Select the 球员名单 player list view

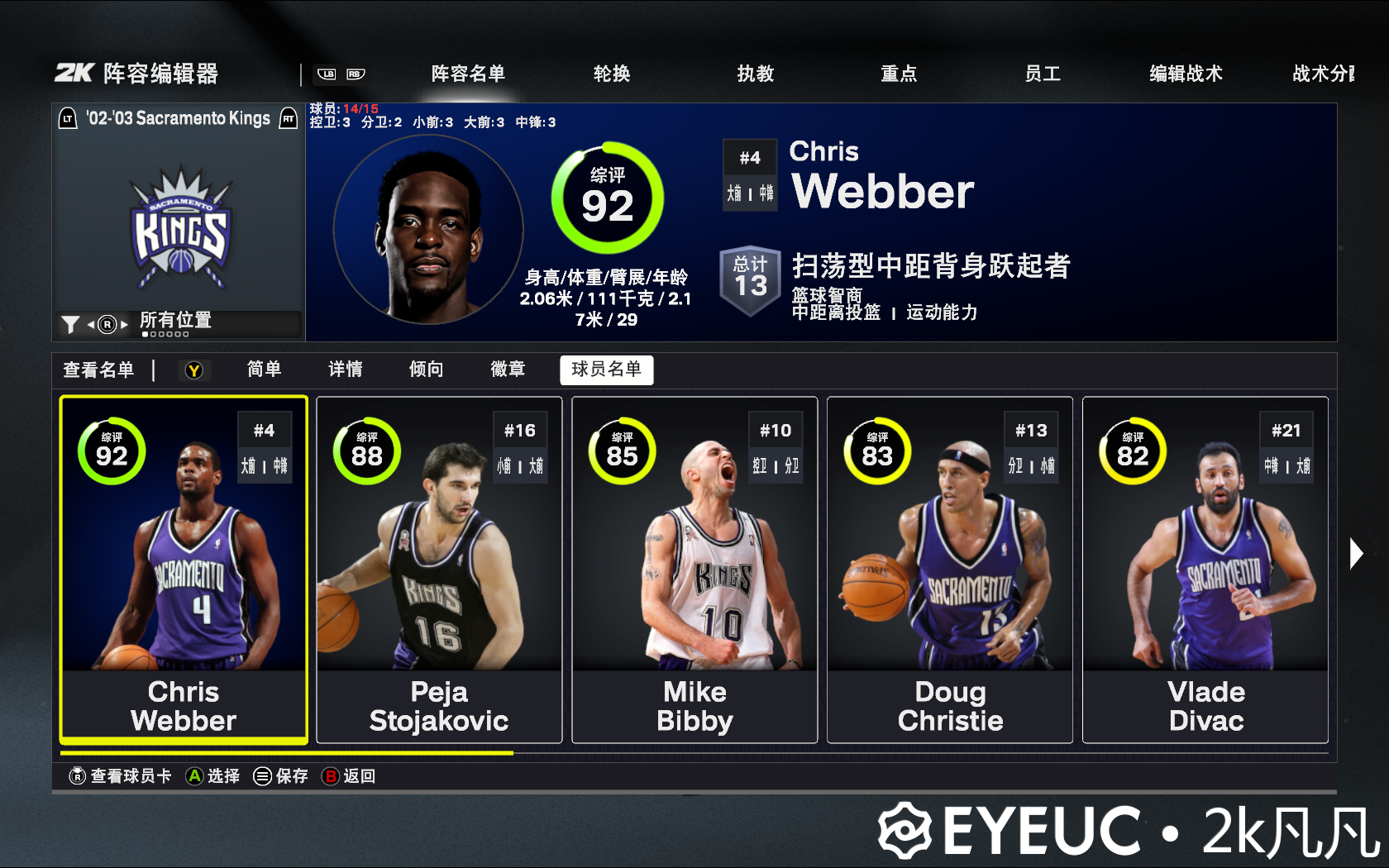click(x=606, y=370)
